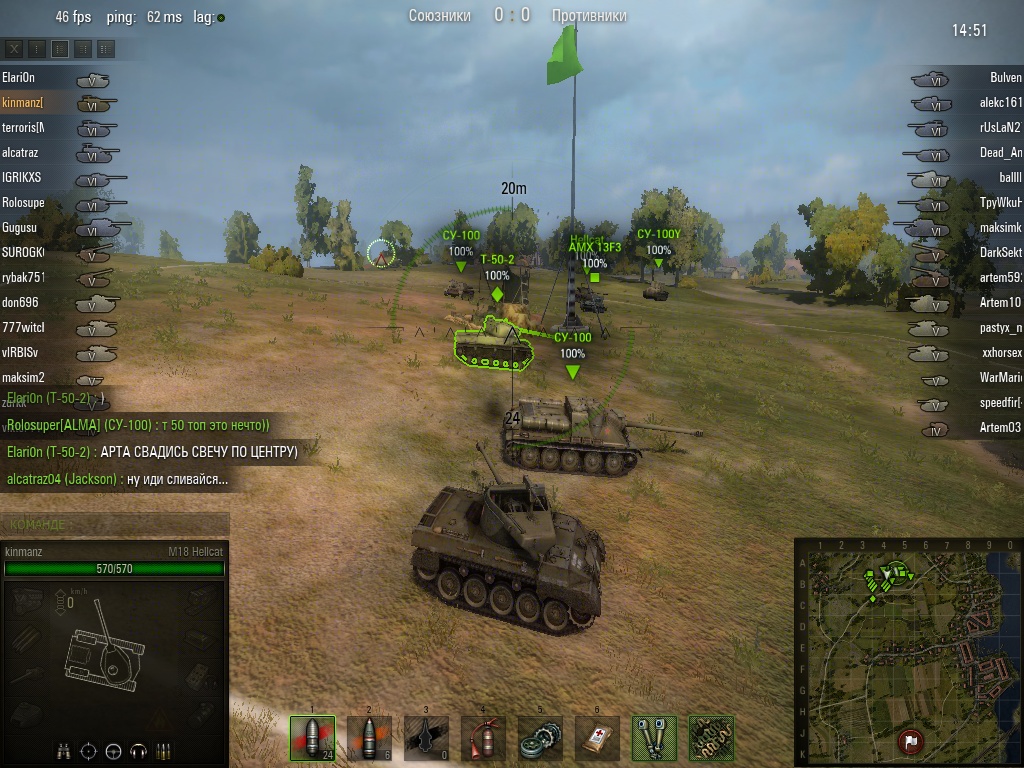
Task: Select the empty third shell slot
Action: click(426, 738)
